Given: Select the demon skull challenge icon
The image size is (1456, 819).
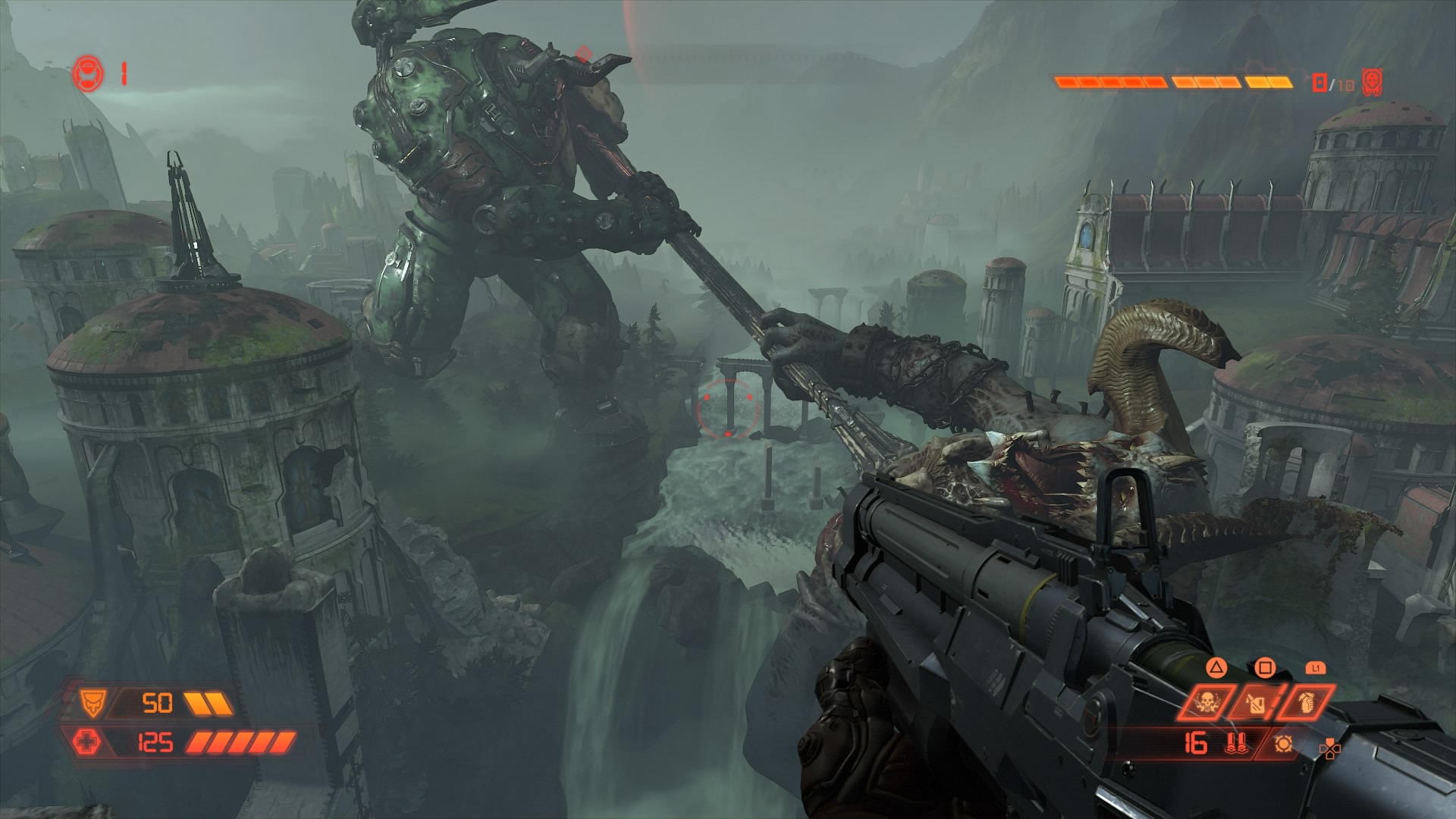Looking at the screenshot, I should [x=1372, y=82].
